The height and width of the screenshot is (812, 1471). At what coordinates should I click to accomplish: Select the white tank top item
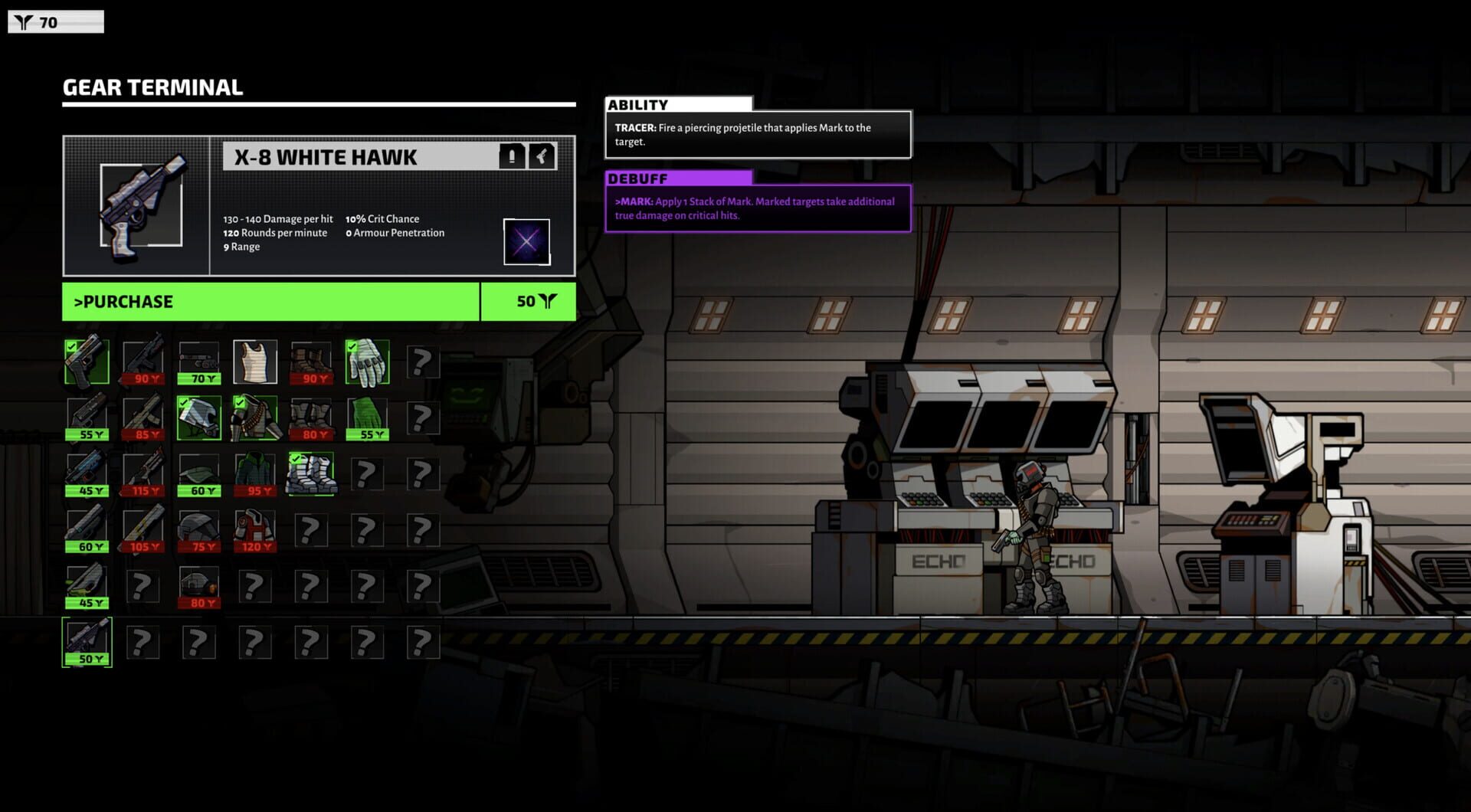[254, 362]
